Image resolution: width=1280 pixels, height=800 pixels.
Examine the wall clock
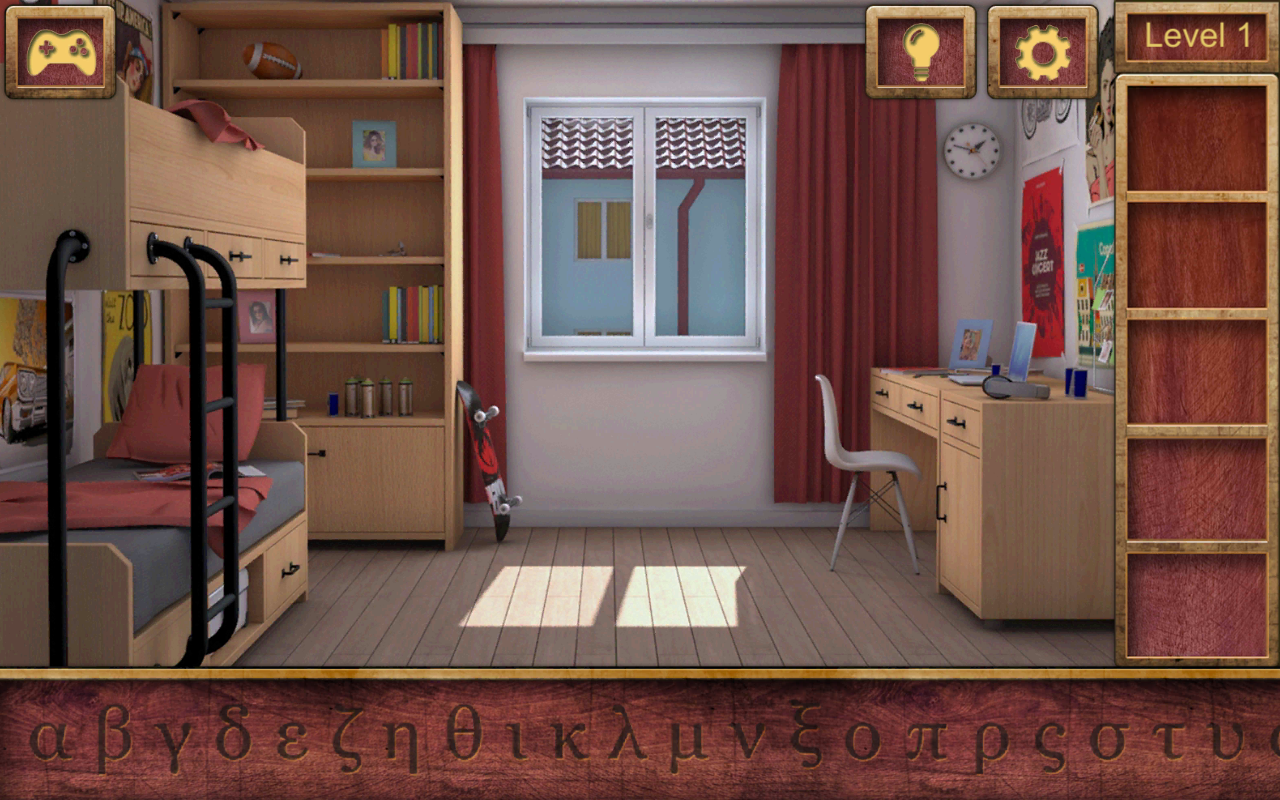tap(970, 148)
